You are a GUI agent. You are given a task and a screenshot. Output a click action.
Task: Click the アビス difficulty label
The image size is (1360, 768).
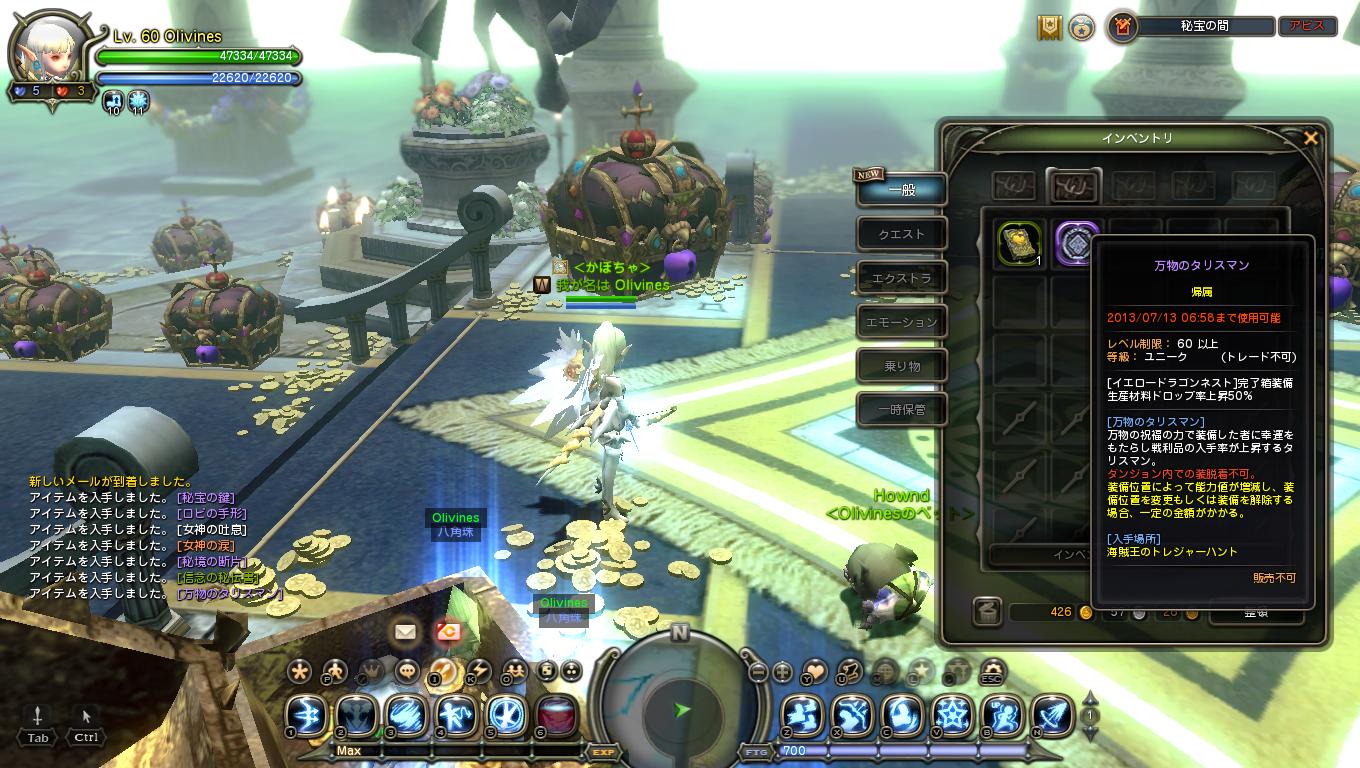pyautogui.click(x=1307, y=27)
